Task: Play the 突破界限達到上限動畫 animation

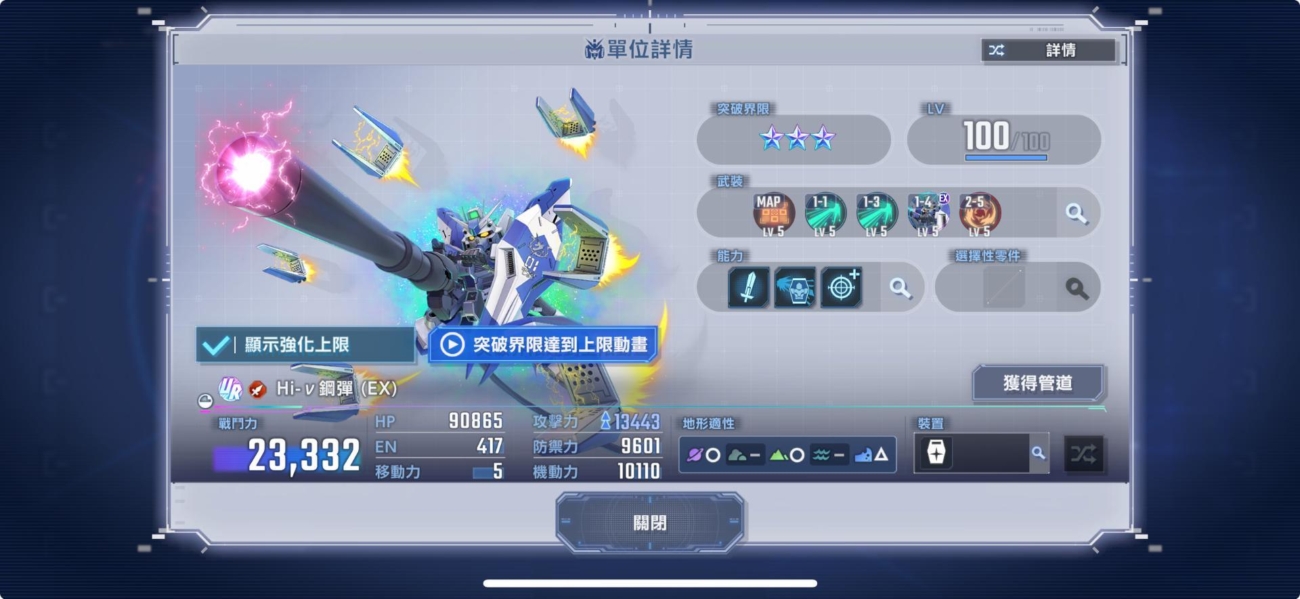Action: tap(544, 345)
